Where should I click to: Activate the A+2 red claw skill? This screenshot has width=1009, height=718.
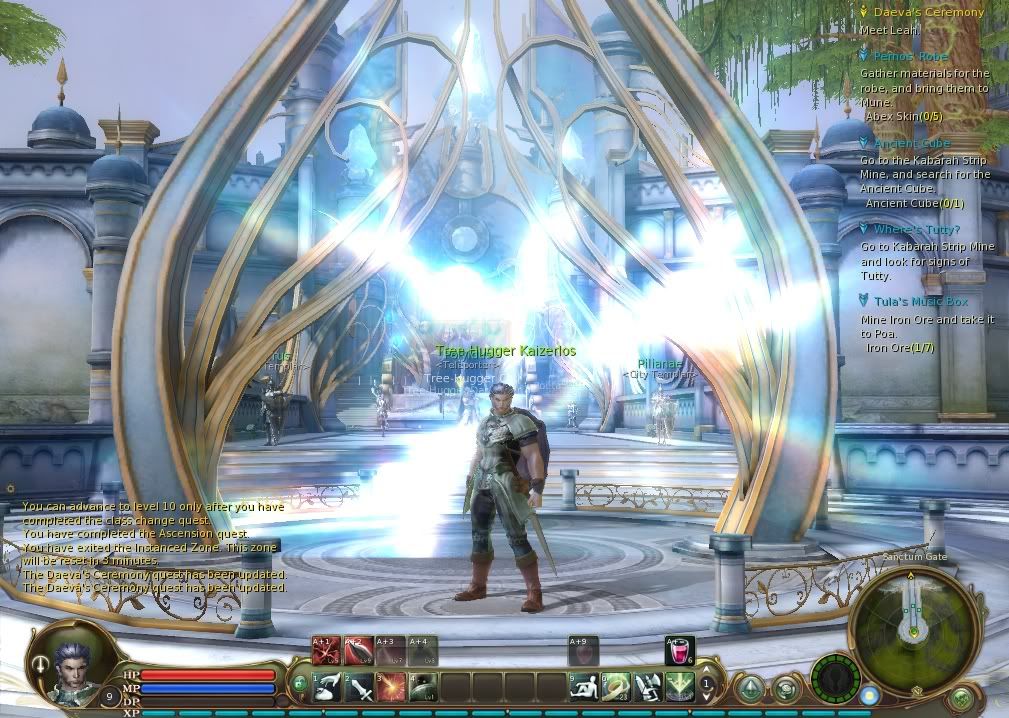(359, 652)
